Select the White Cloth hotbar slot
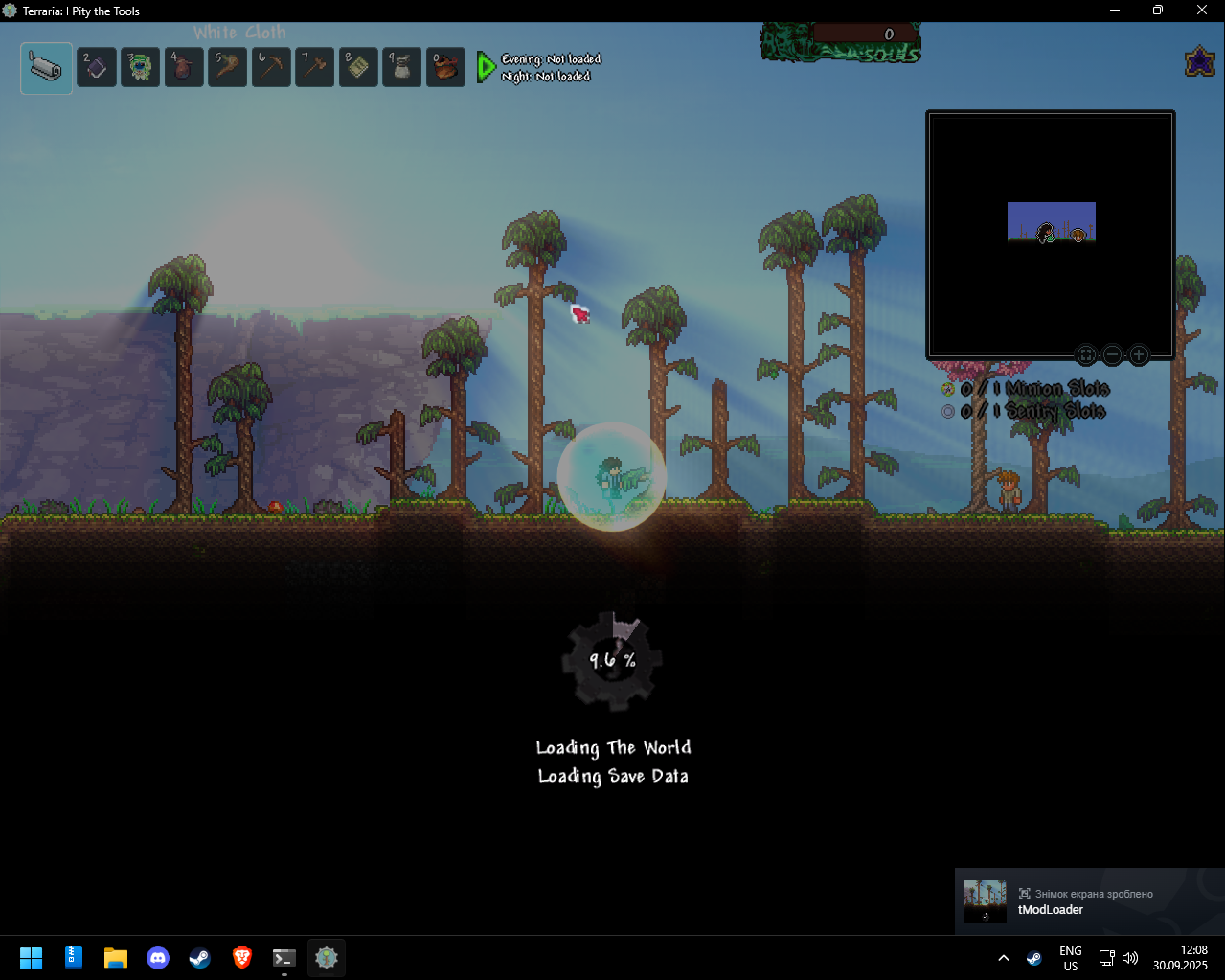 [46, 68]
